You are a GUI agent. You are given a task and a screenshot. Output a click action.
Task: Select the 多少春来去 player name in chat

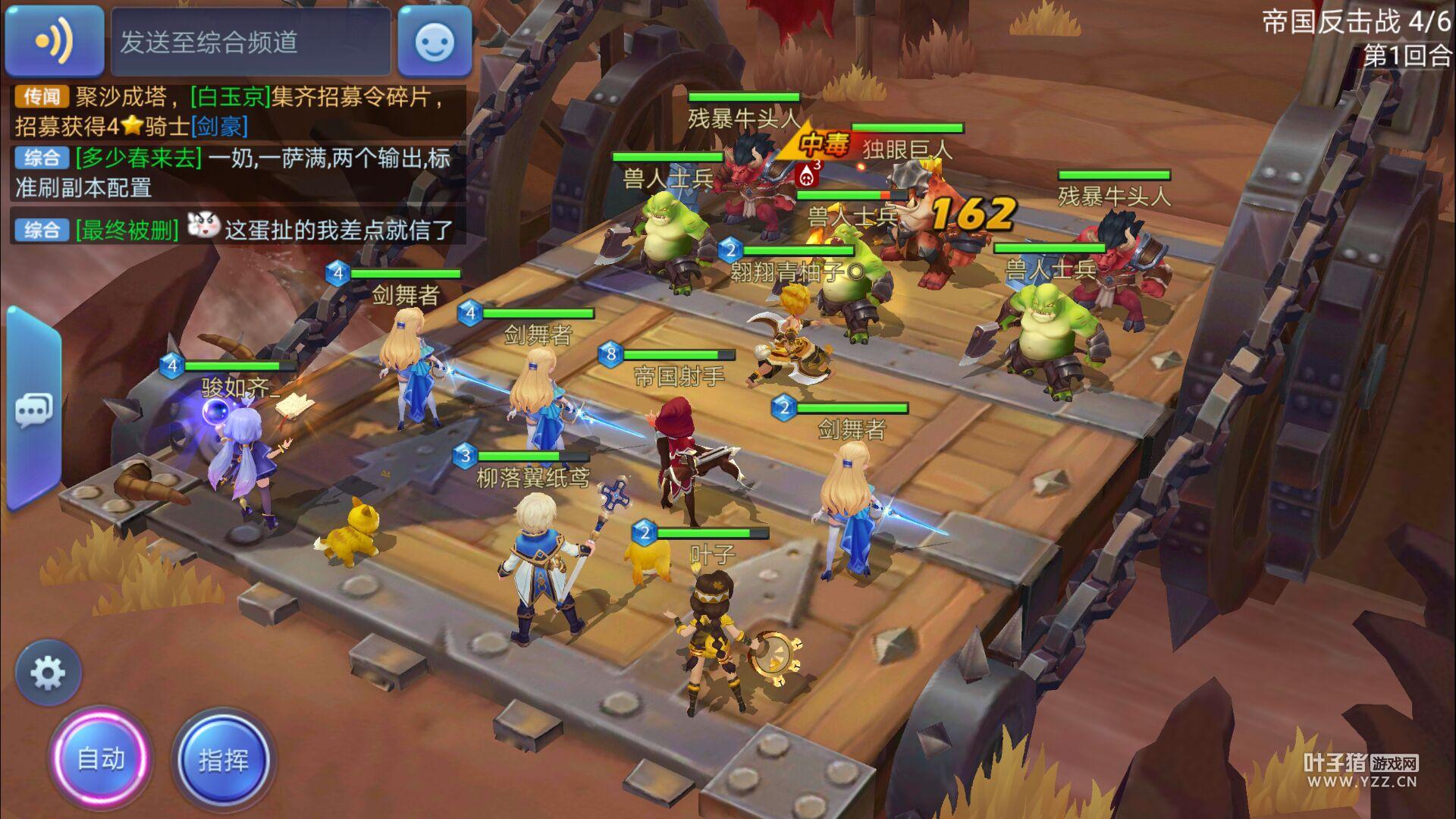(x=139, y=158)
